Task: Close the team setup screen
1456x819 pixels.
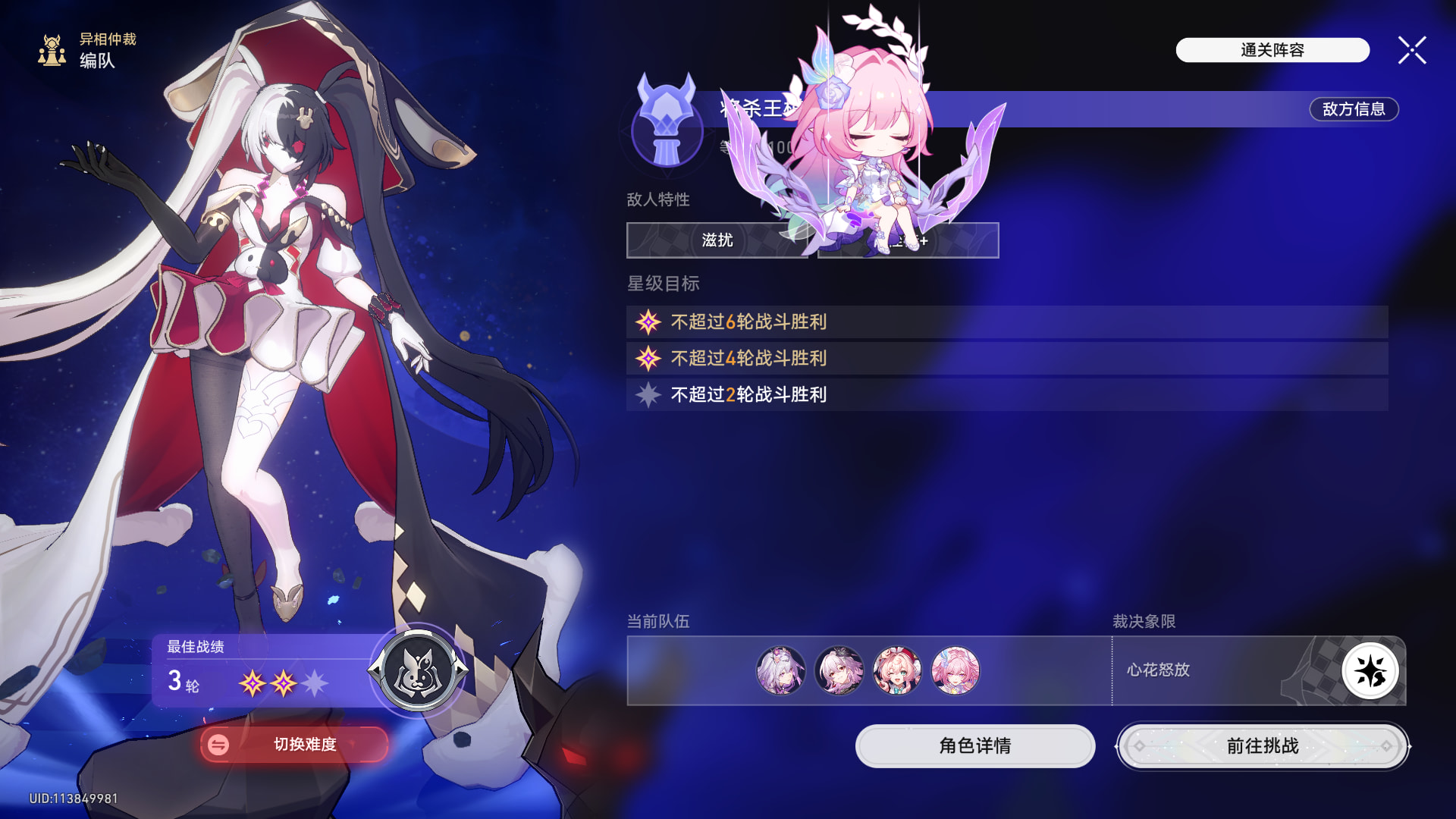Action: click(x=1411, y=51)
